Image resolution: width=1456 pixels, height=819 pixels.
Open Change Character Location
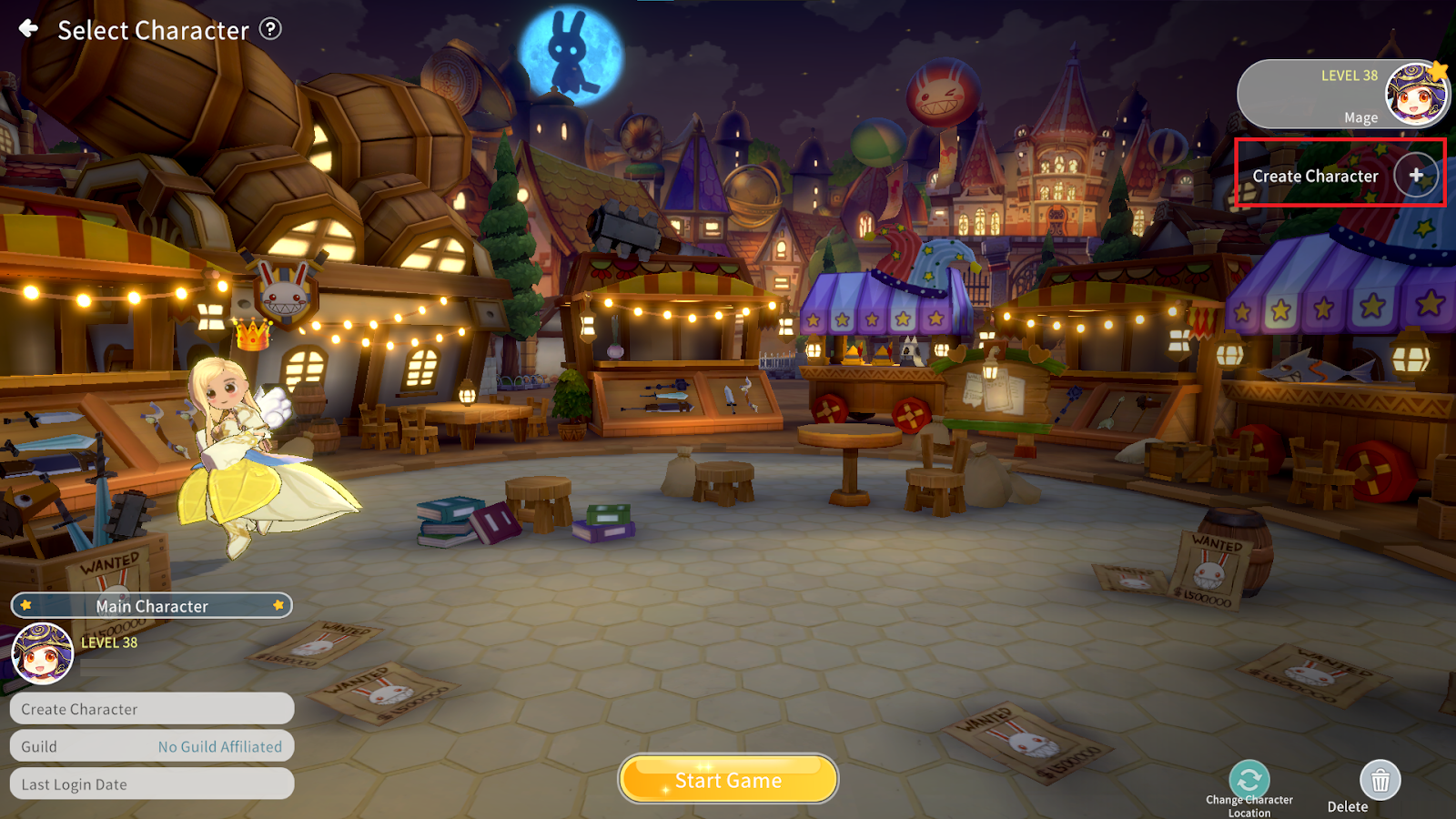(1249, 780)
